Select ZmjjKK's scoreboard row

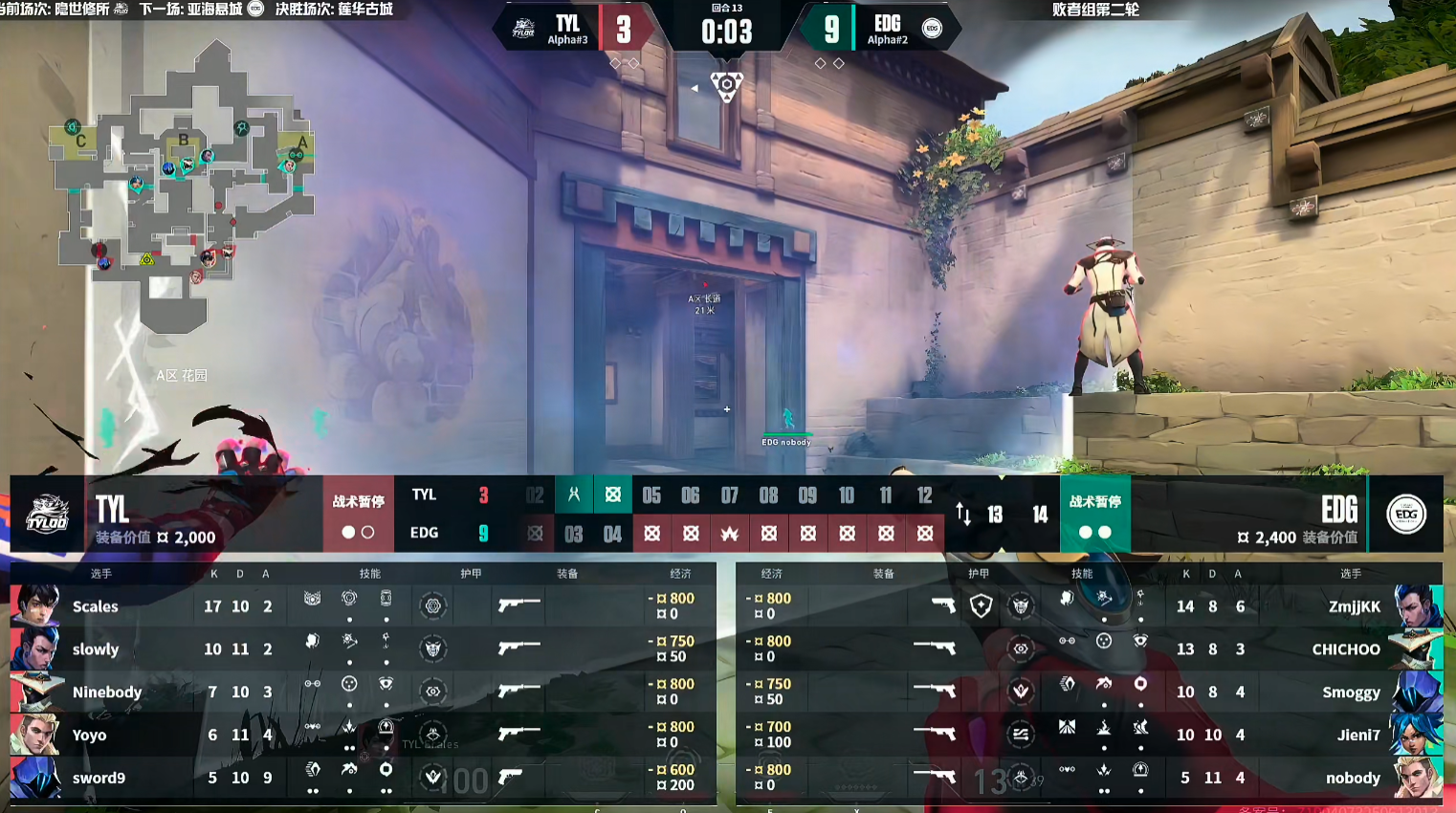tap(1354, 606)
